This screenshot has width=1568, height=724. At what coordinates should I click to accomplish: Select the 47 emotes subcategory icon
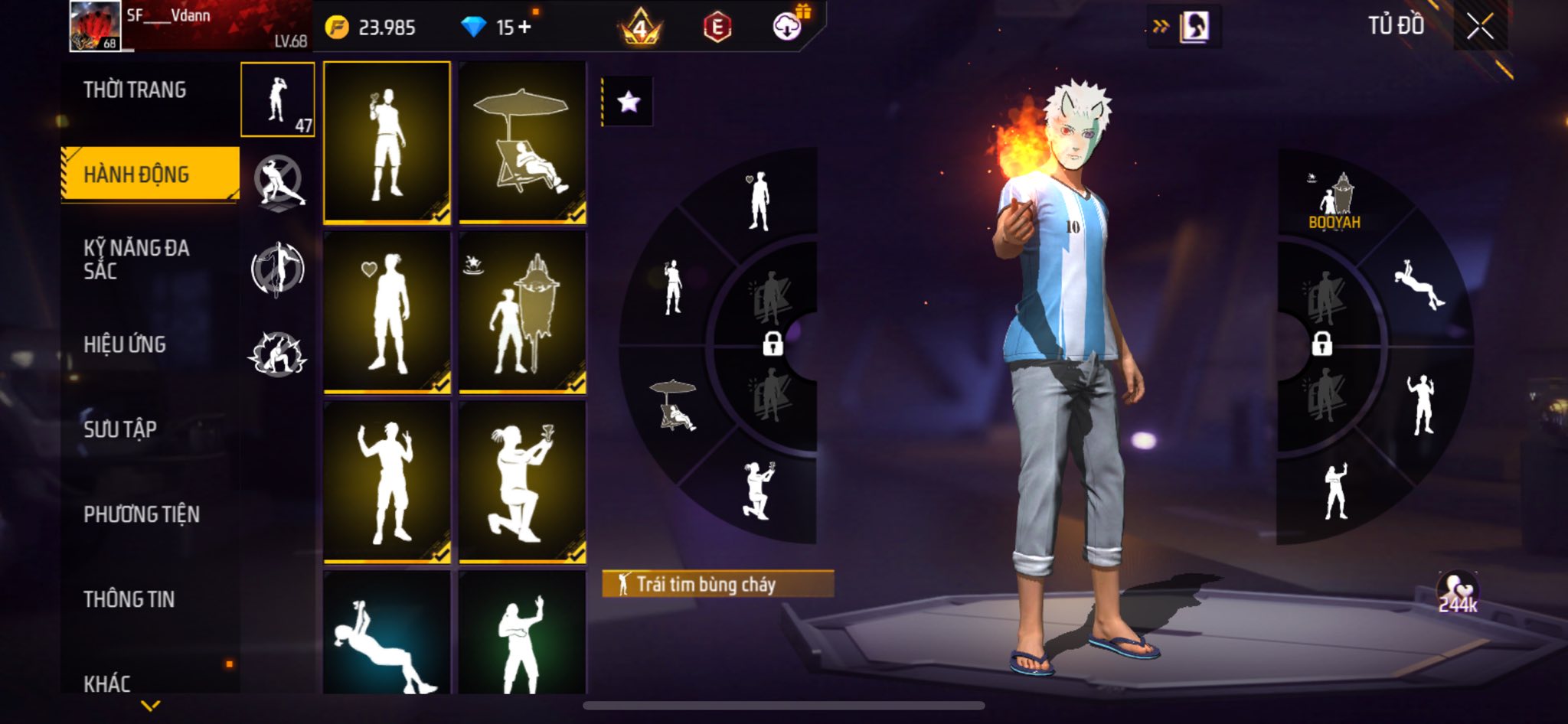277,100
